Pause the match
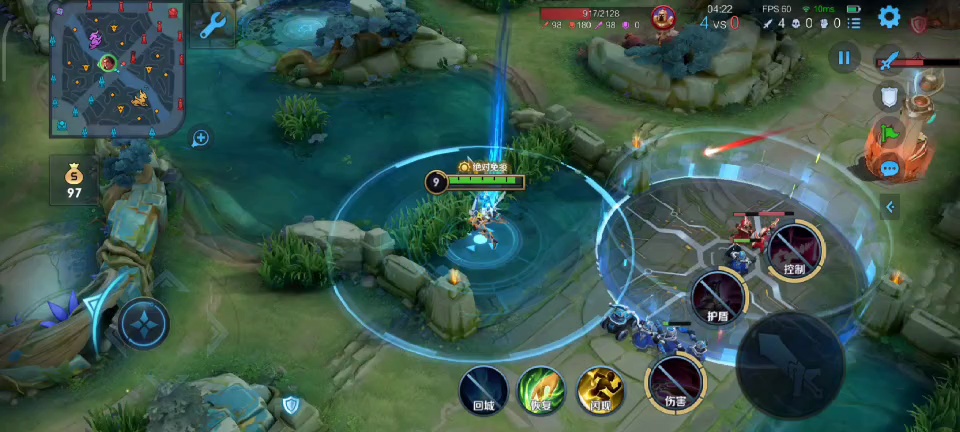 coord(843,58)
